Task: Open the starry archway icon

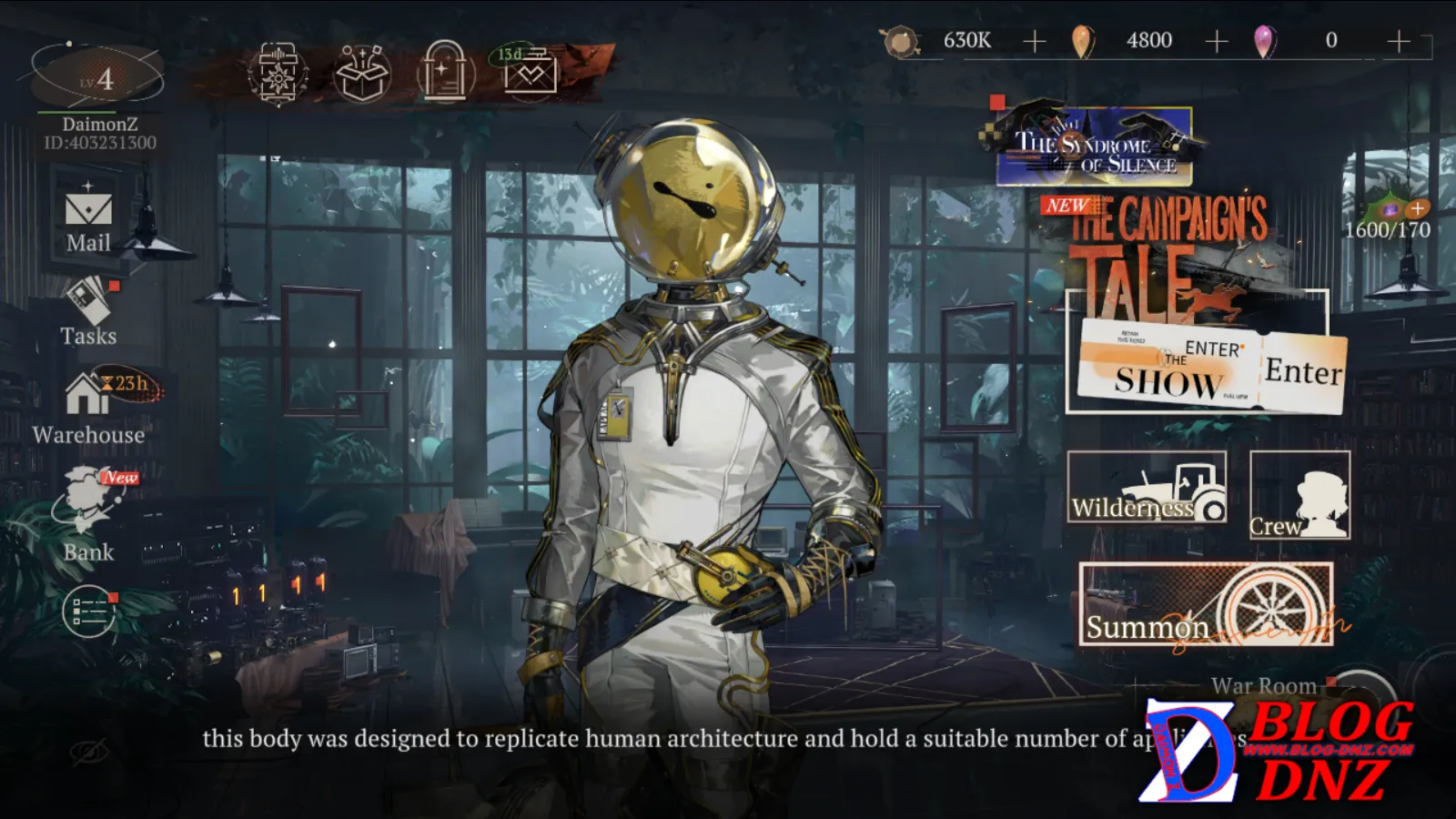Action: (x=445, y=73)
